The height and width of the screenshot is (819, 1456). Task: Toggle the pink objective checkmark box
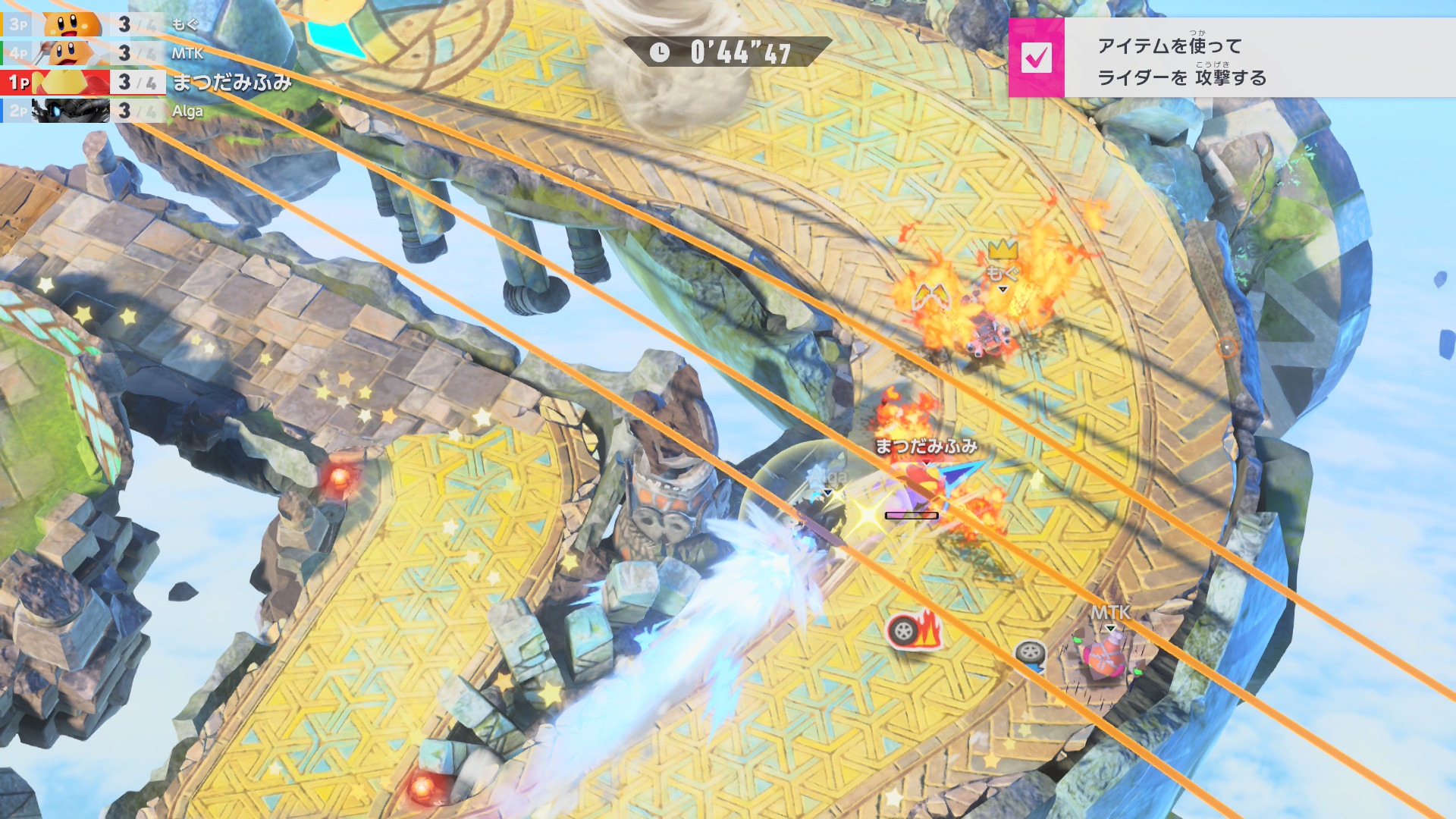pos(1036,58)
